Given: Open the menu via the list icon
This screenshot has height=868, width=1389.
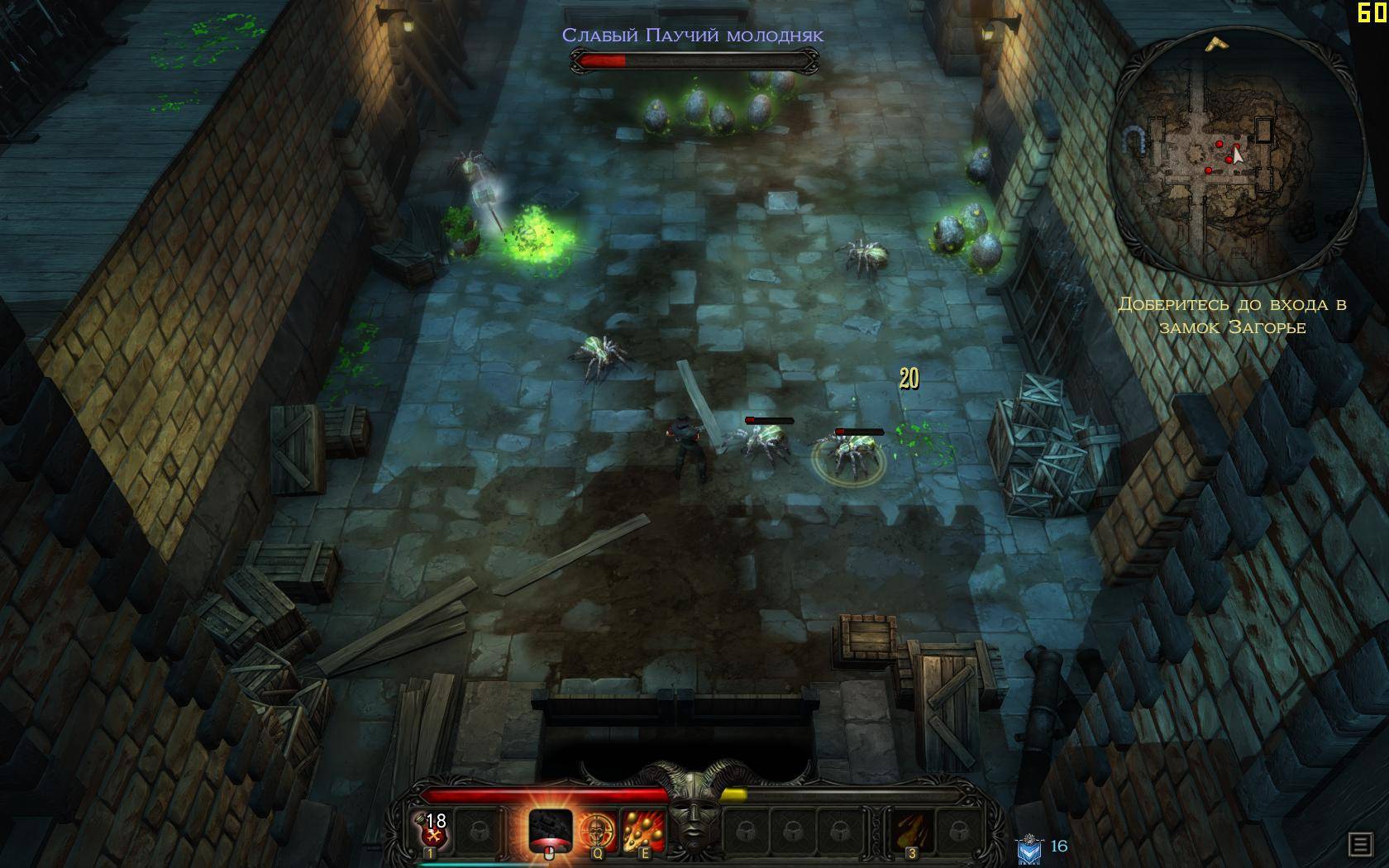Looking at the screenshot, I should (1359, 844).
